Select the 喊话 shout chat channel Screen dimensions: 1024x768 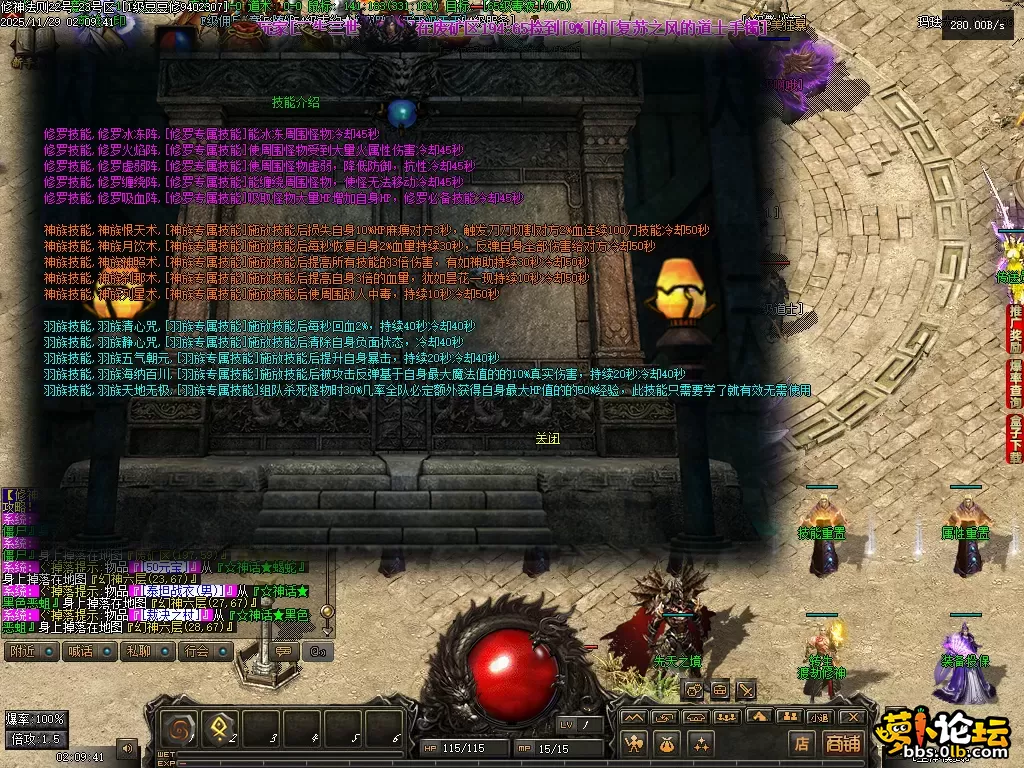[x=79, y=651]
